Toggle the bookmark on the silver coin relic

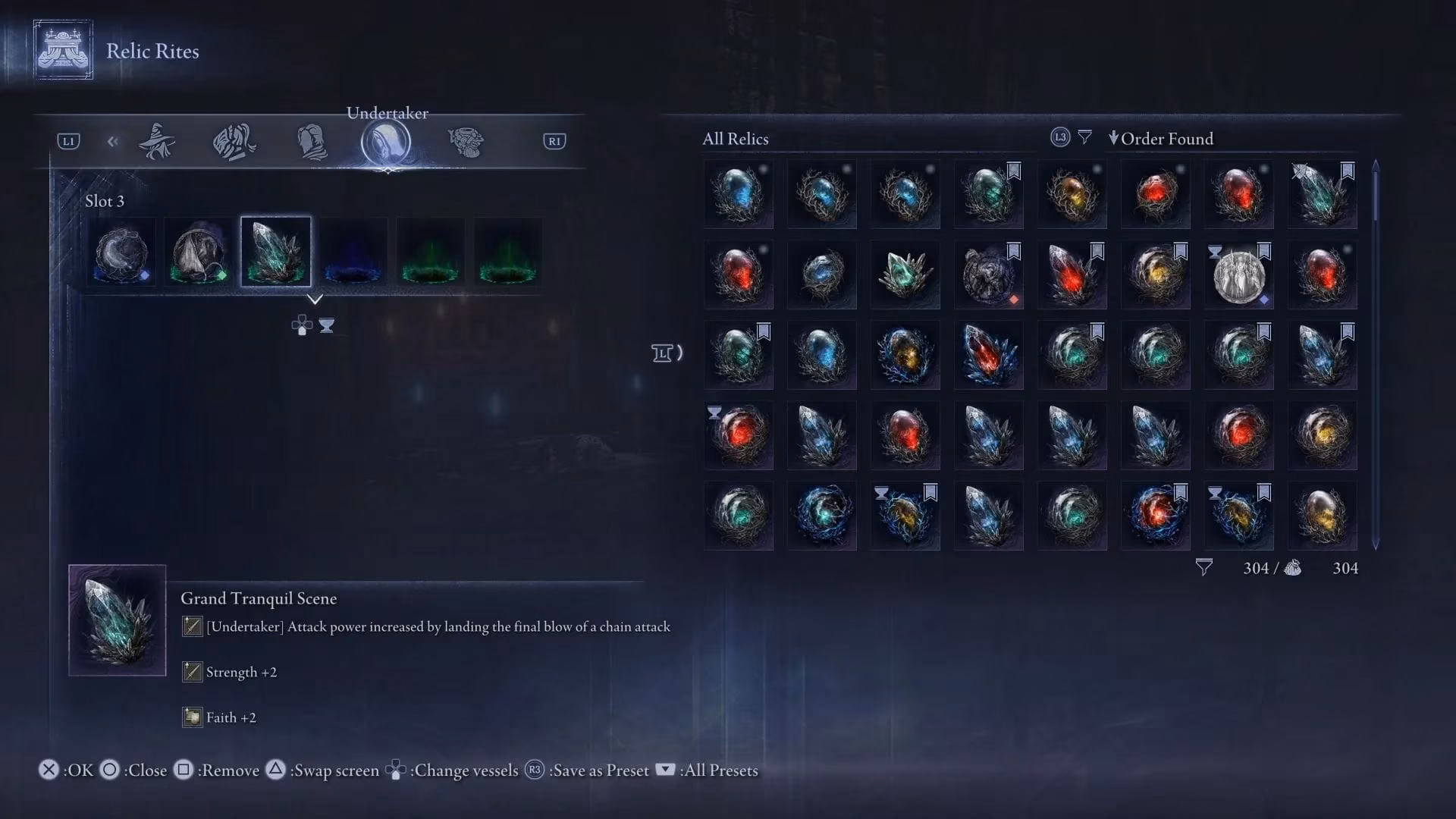1263,252
